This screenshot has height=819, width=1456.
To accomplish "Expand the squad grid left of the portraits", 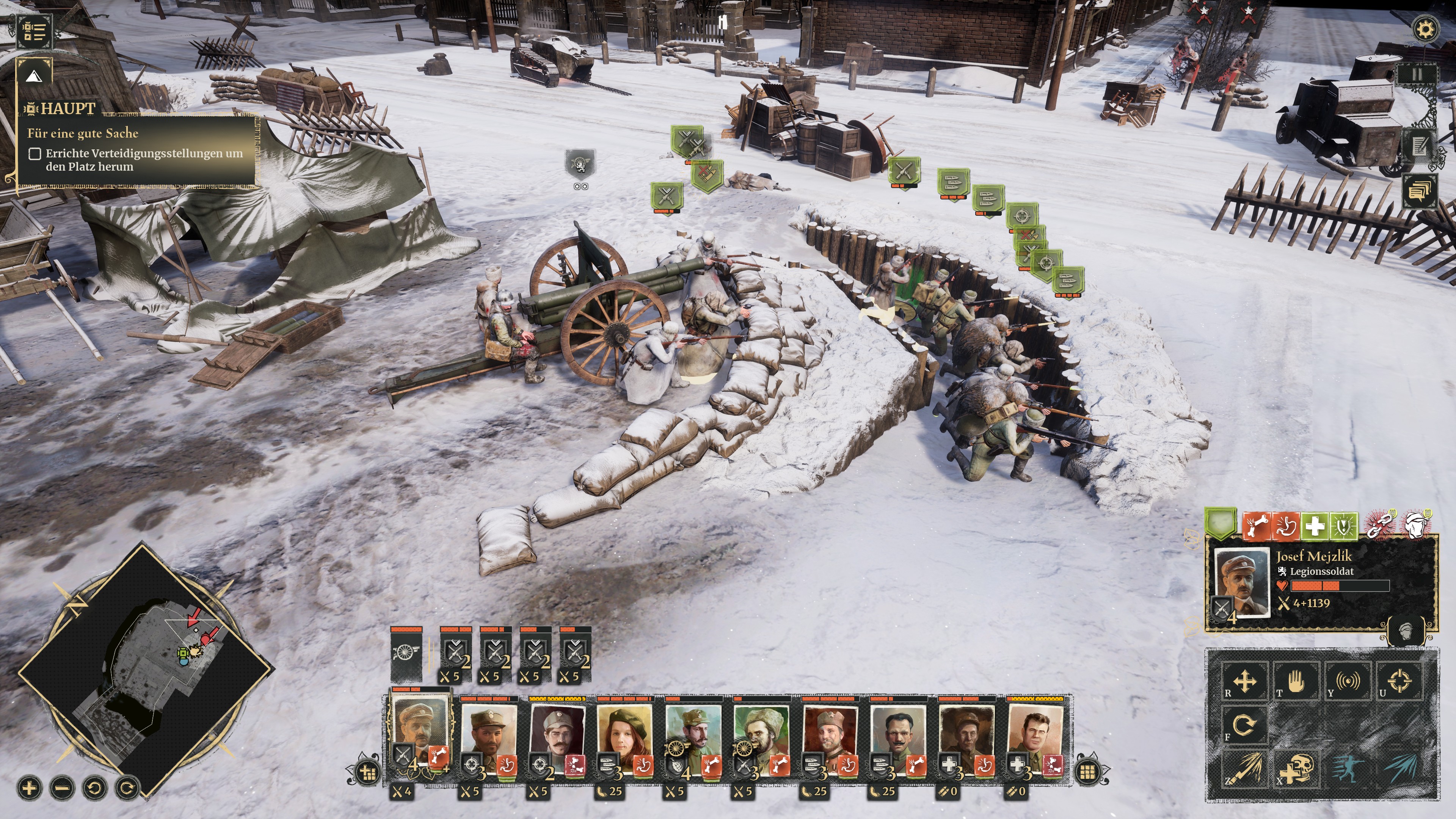I will (367, 773).
